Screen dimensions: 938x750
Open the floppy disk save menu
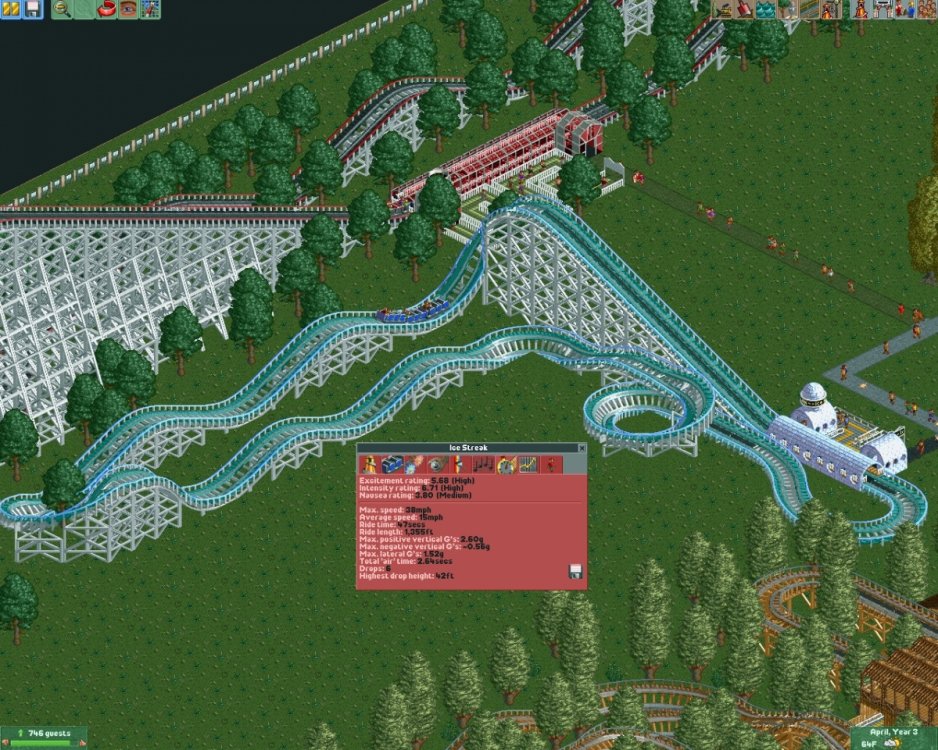click(x=31, y=9)
